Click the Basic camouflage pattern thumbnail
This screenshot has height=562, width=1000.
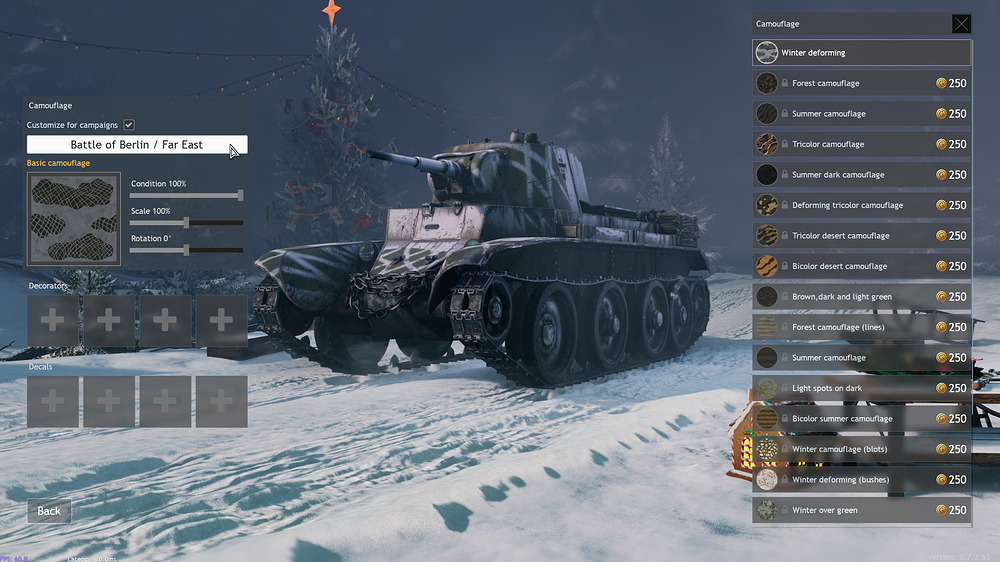[74, 219]
